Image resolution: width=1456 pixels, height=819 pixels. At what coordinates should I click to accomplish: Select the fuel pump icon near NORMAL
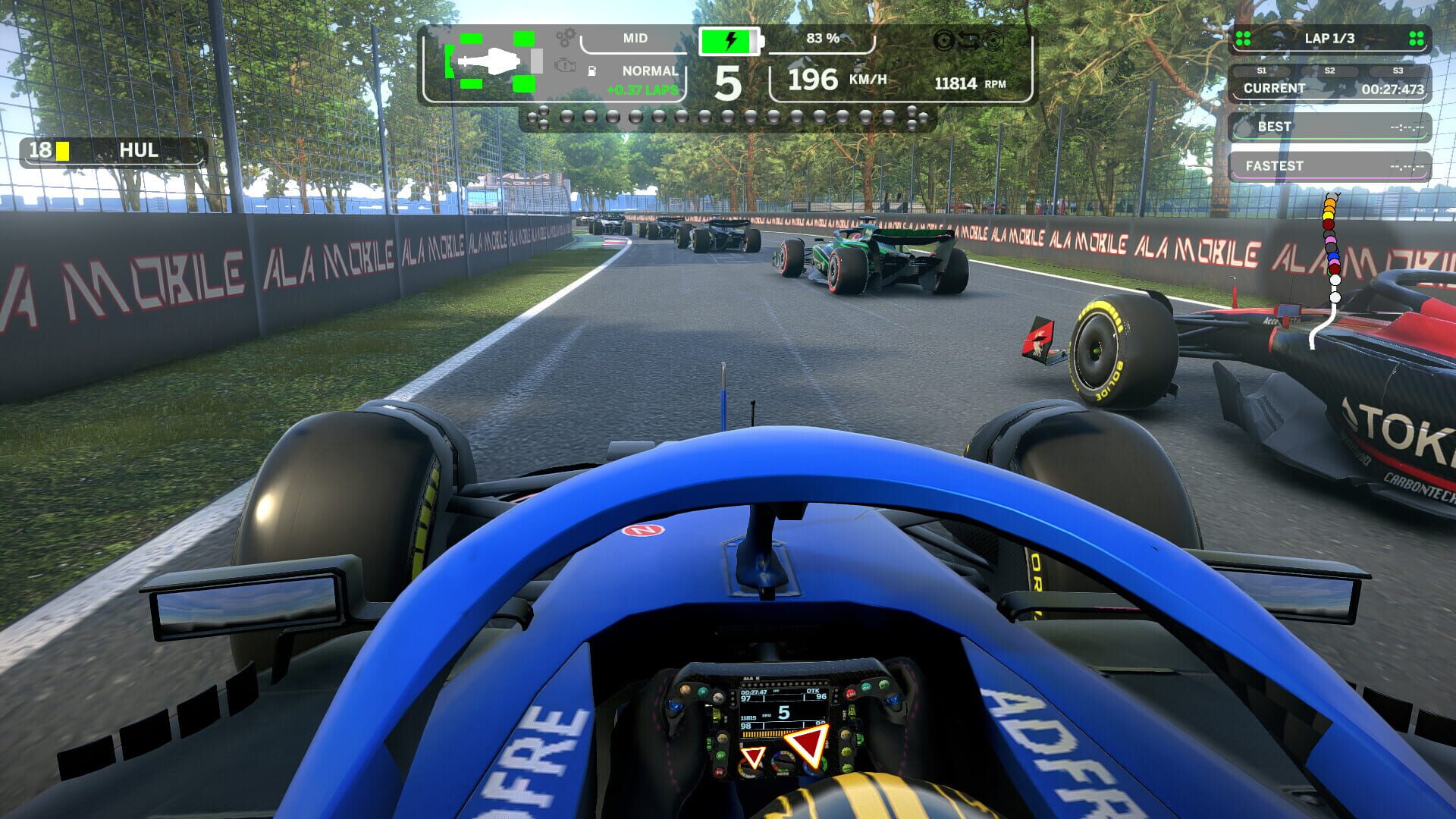(591, 71)
